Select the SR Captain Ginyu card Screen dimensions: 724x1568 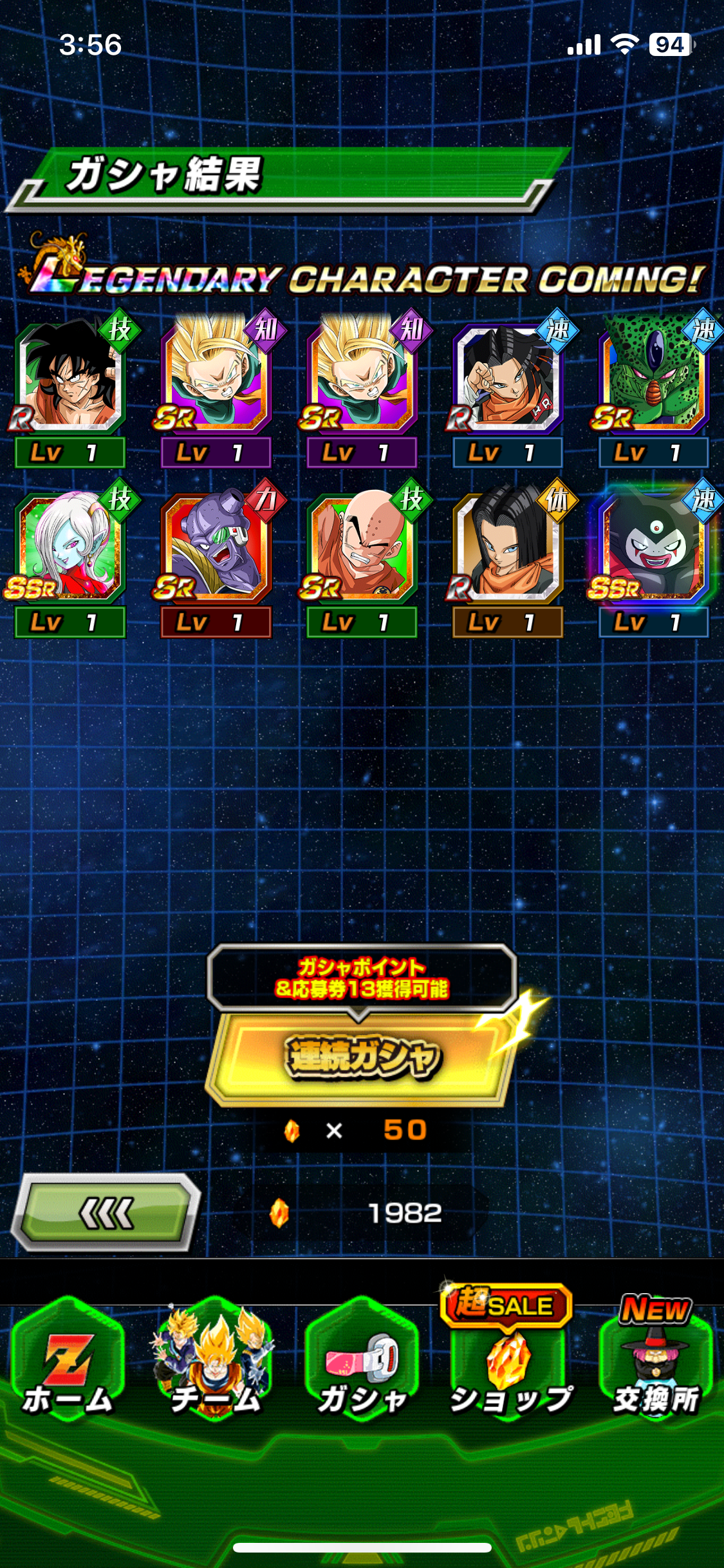[x=216, y=548]
